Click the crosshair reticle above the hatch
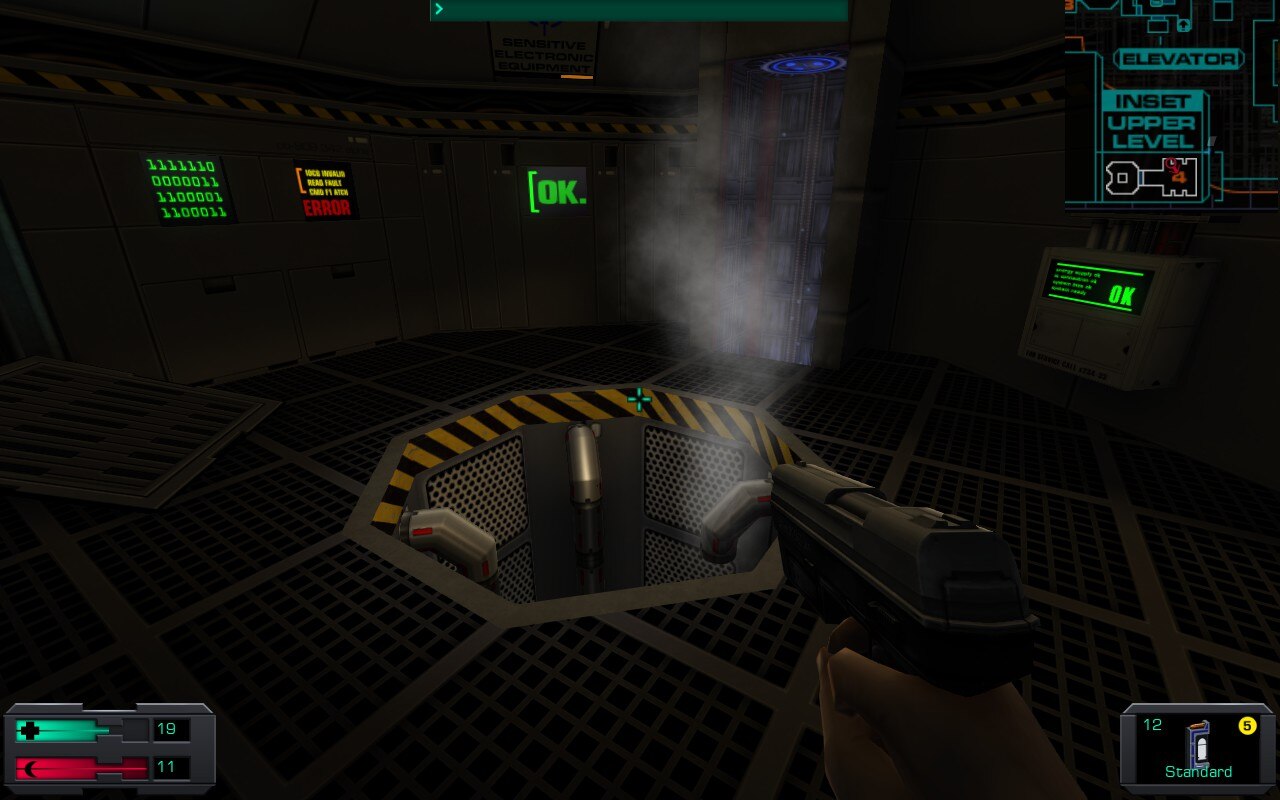Screen dimensions: 1280x800 637,400
